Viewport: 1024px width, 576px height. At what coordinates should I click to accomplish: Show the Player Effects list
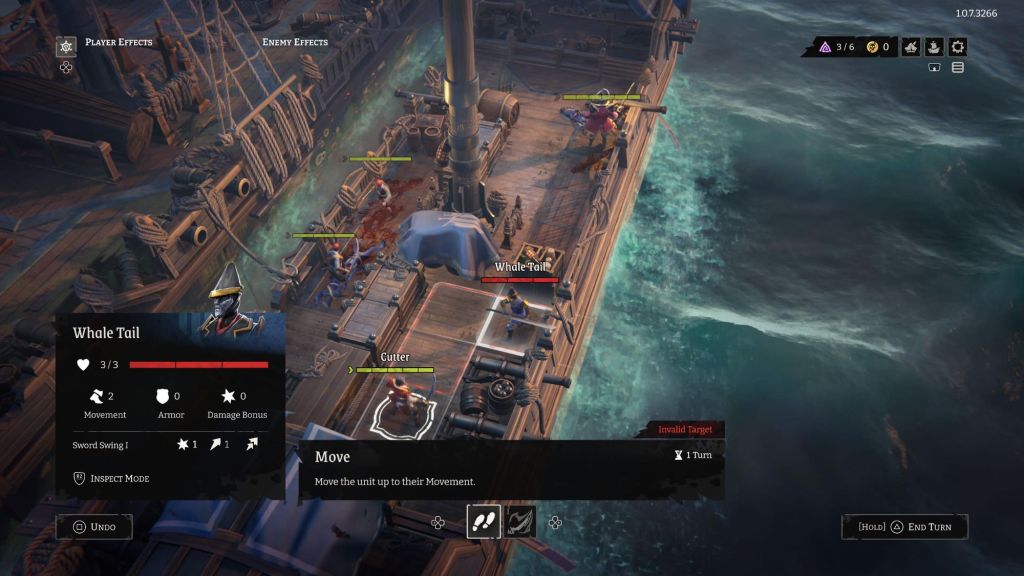[118, 42]
